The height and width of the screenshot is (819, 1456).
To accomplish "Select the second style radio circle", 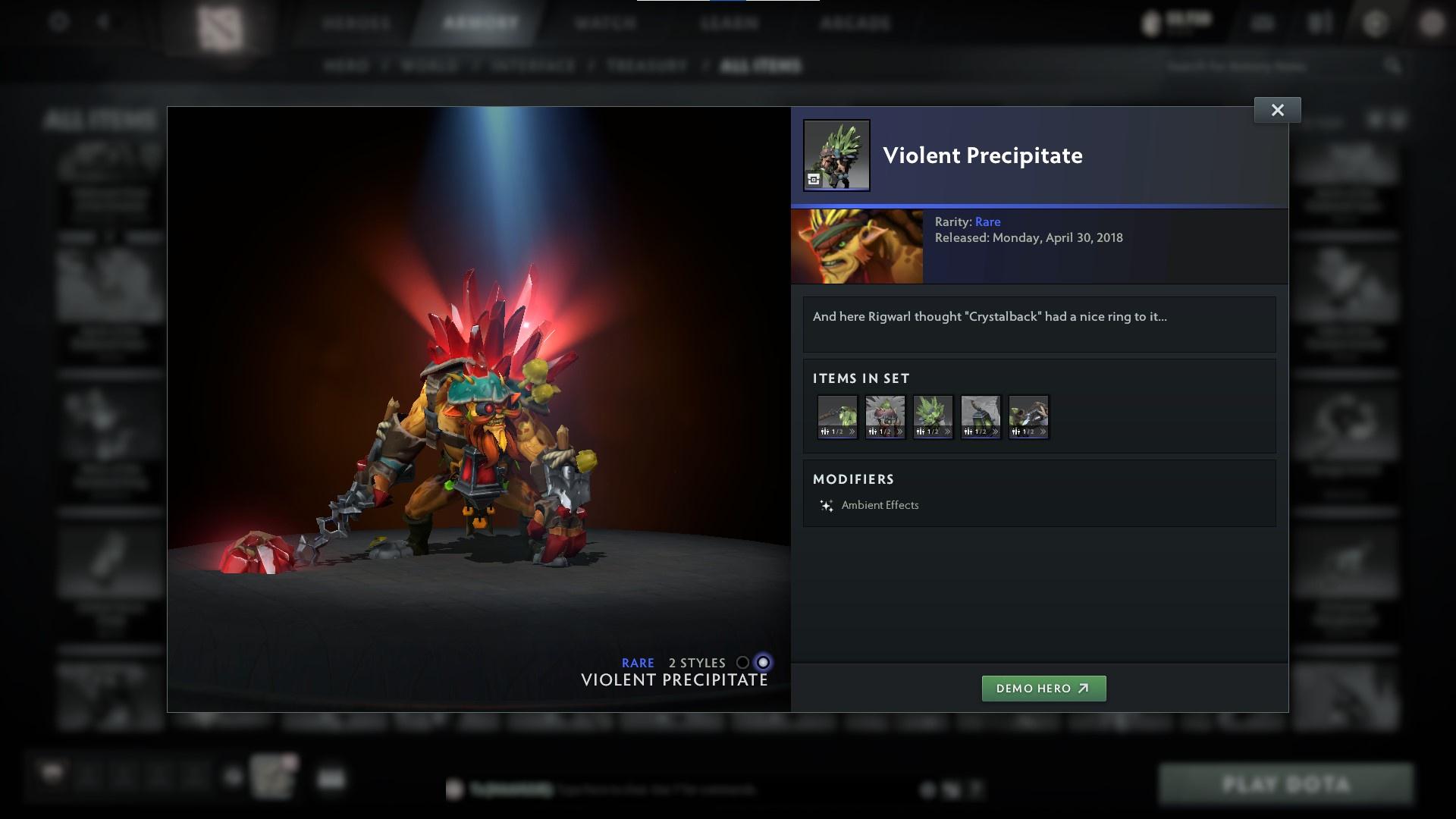I will click(x=763, y=662).
